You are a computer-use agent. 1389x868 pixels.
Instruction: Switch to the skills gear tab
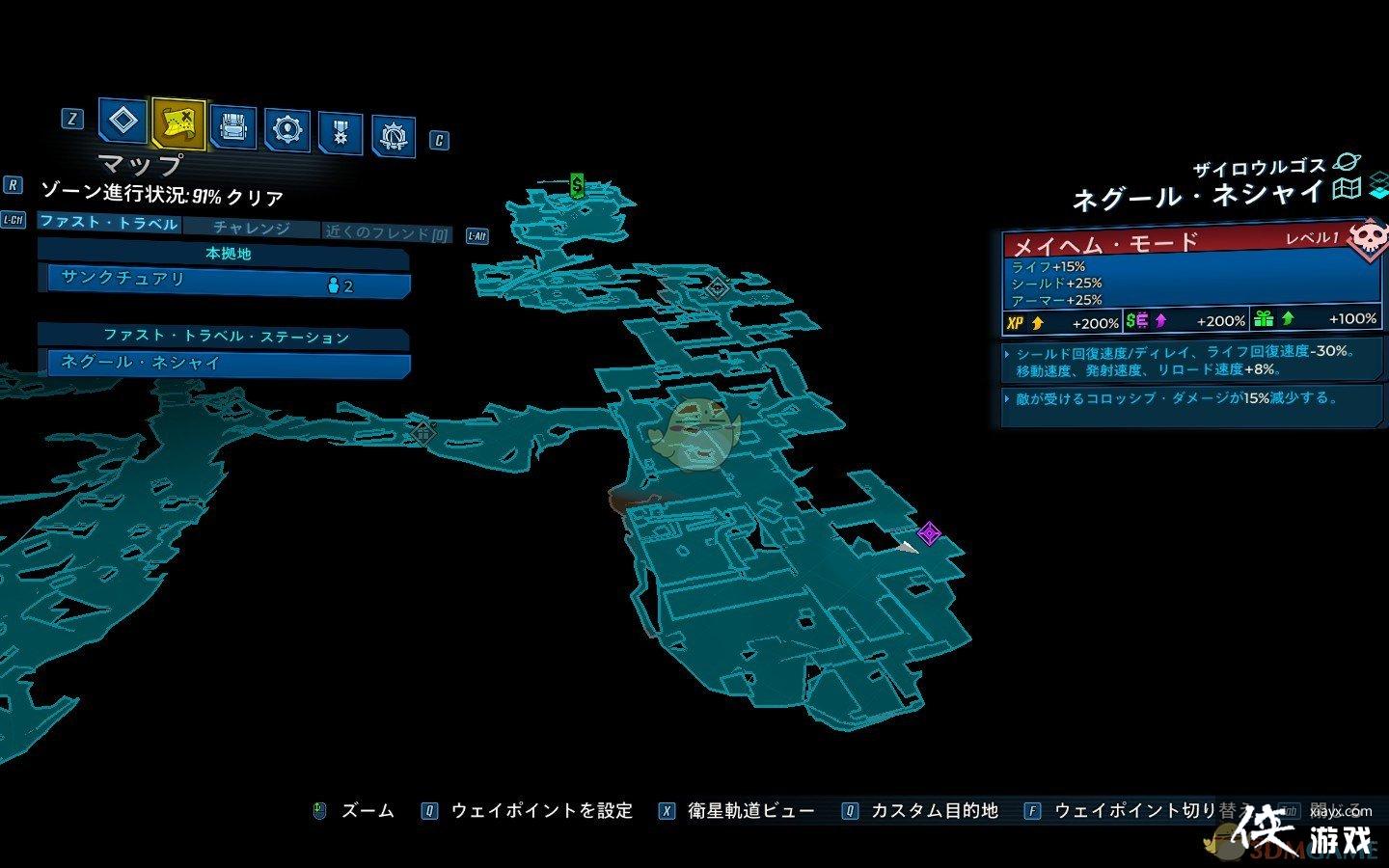286,129
